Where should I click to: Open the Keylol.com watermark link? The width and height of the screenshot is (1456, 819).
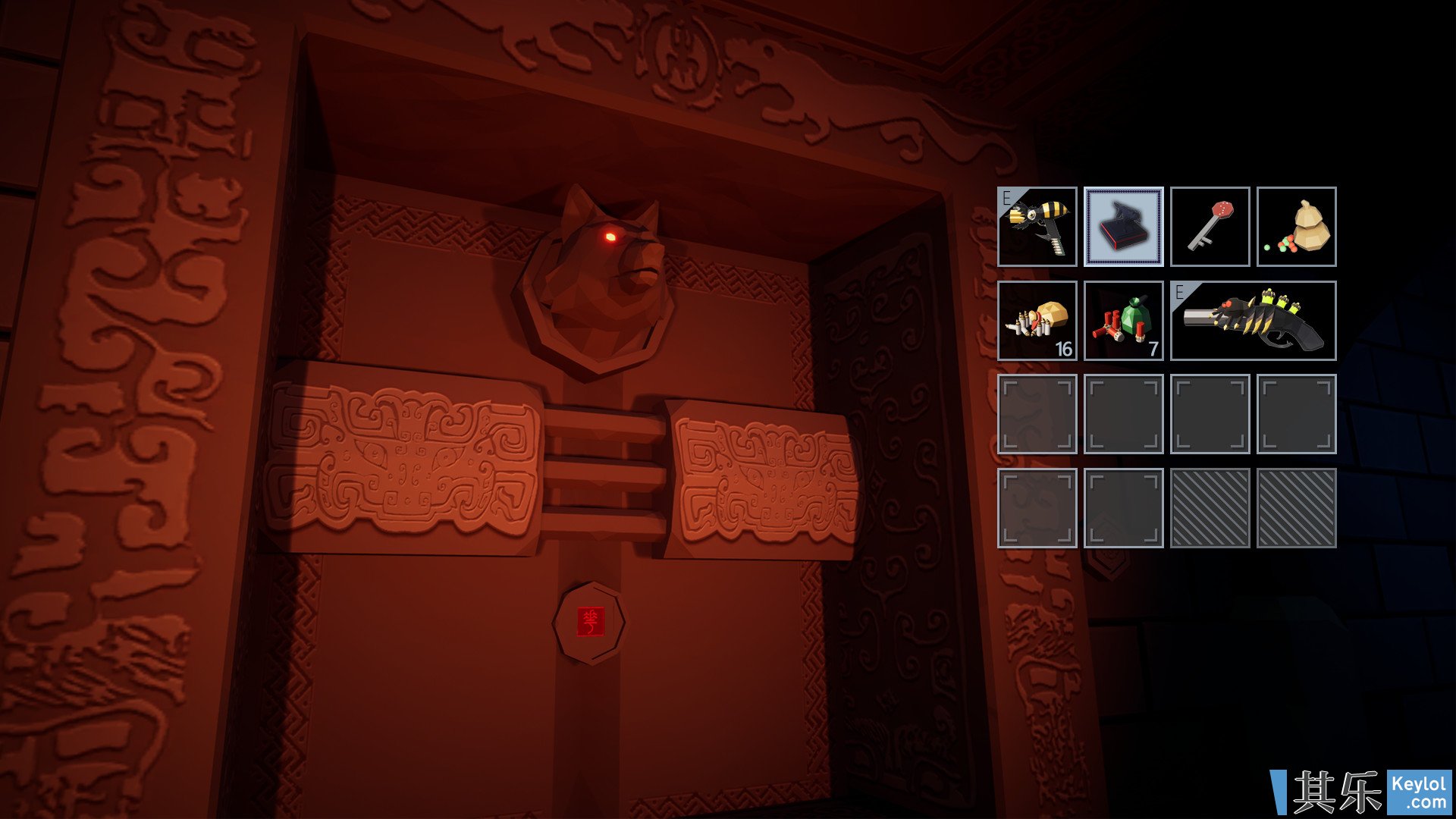[1418, 792]
